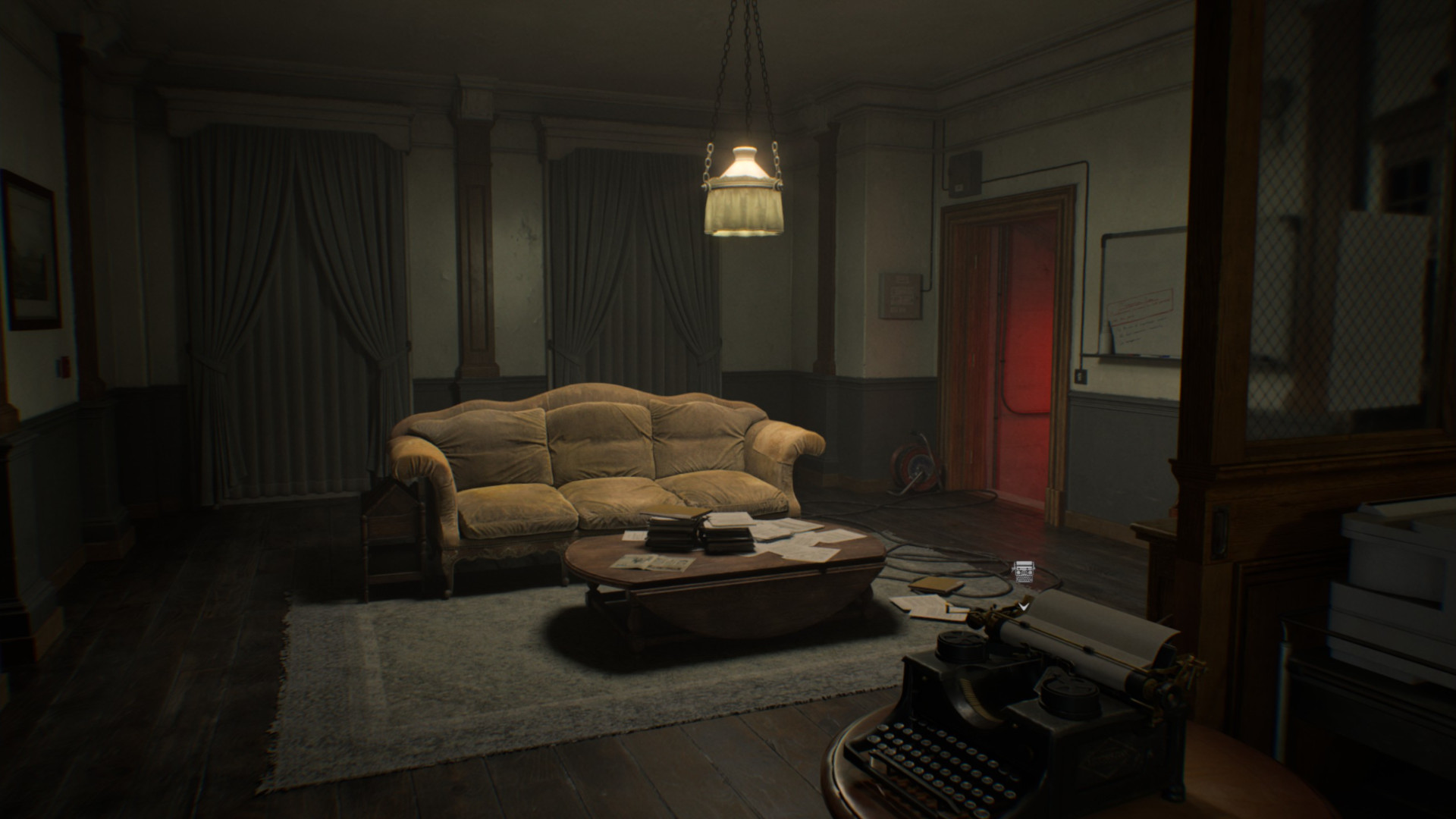Click the white typewriter save icon
Image resolution: width=1456 pixels, height=819 pixels.
tap(1024, 572)
